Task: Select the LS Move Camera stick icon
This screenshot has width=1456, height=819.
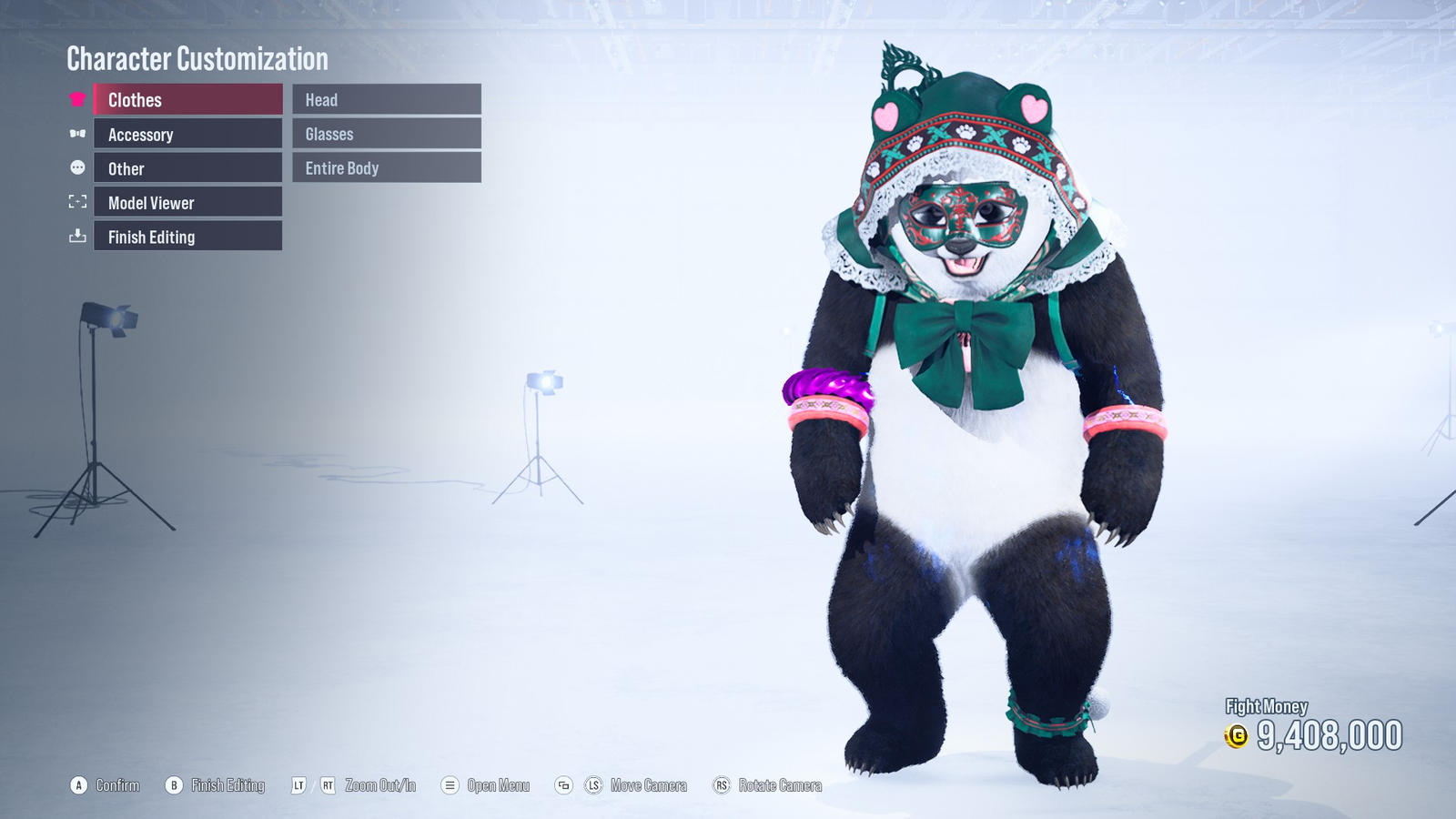Action: [x=596, y=784]
